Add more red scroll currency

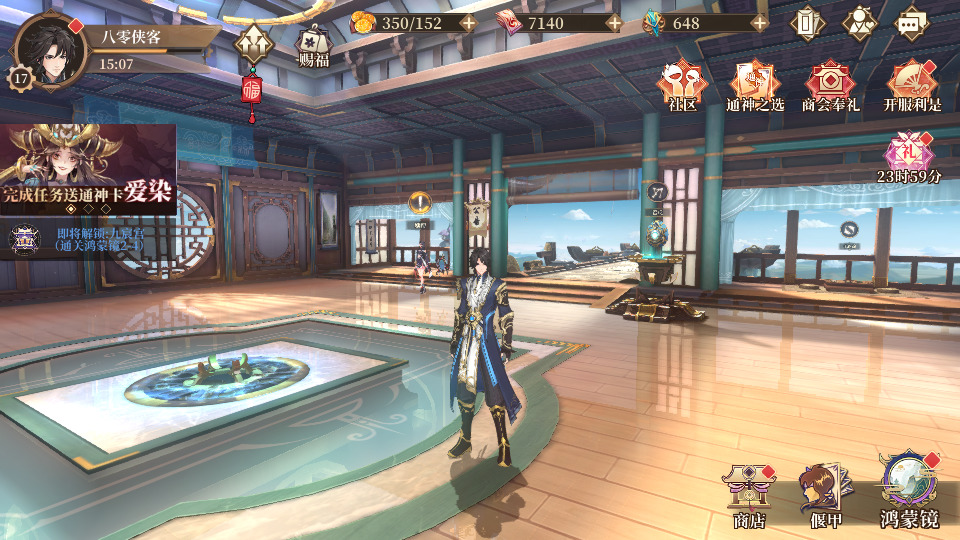click(x=613, y=22)
